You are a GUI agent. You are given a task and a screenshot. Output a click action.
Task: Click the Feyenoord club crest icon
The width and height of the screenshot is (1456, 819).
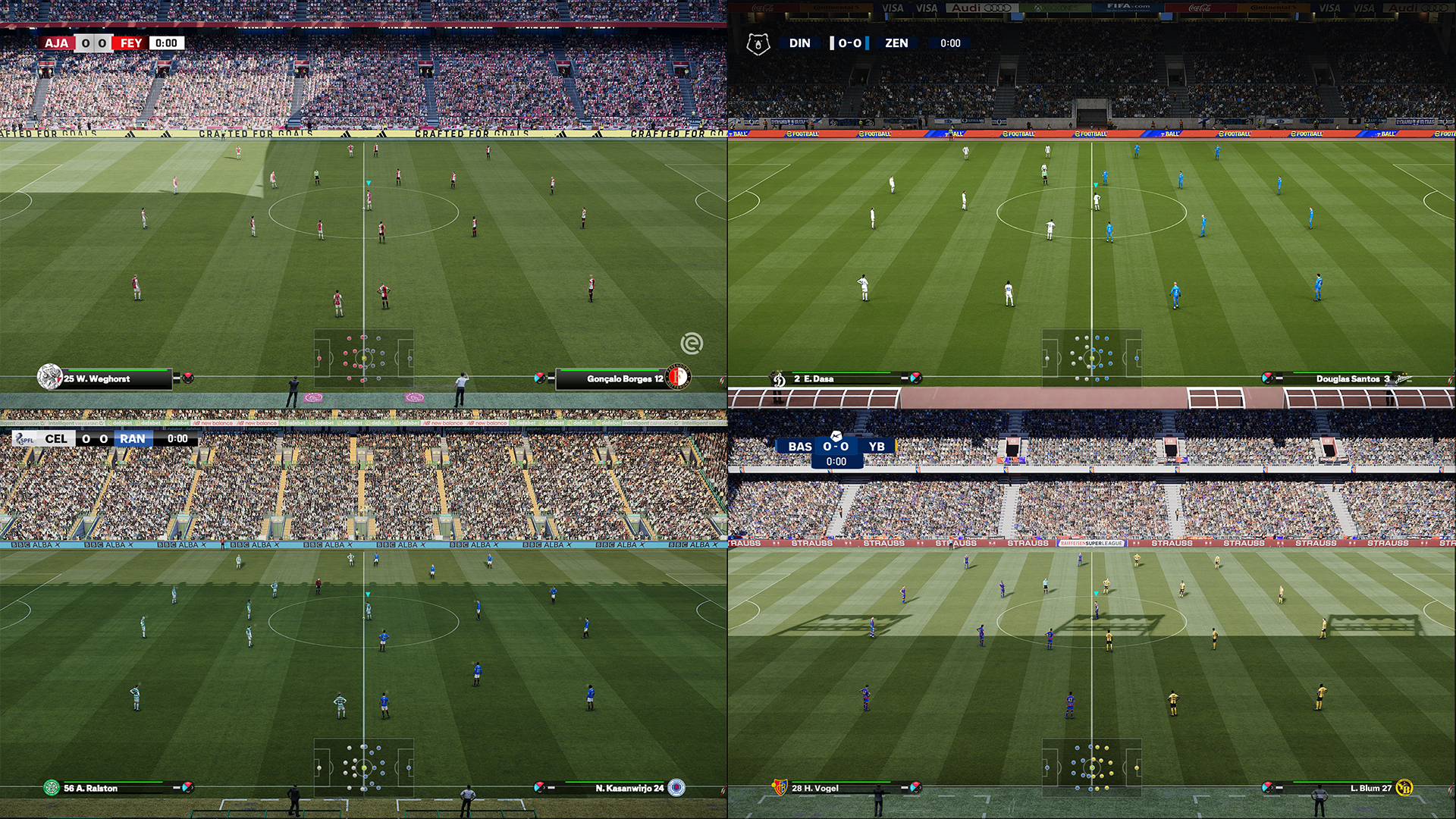click(x=678, y=377)
